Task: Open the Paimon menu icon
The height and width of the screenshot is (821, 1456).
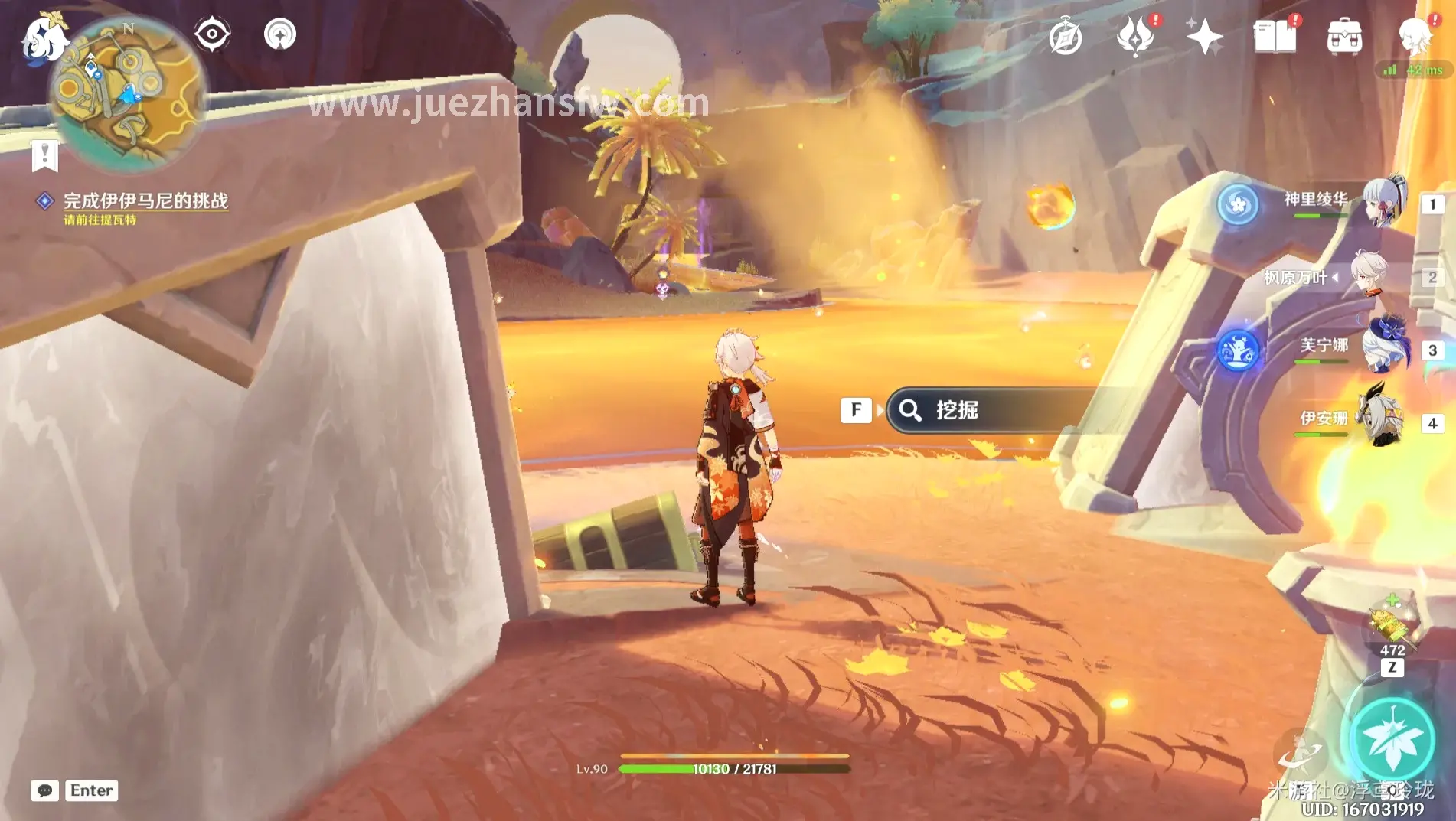Action: 42,38
